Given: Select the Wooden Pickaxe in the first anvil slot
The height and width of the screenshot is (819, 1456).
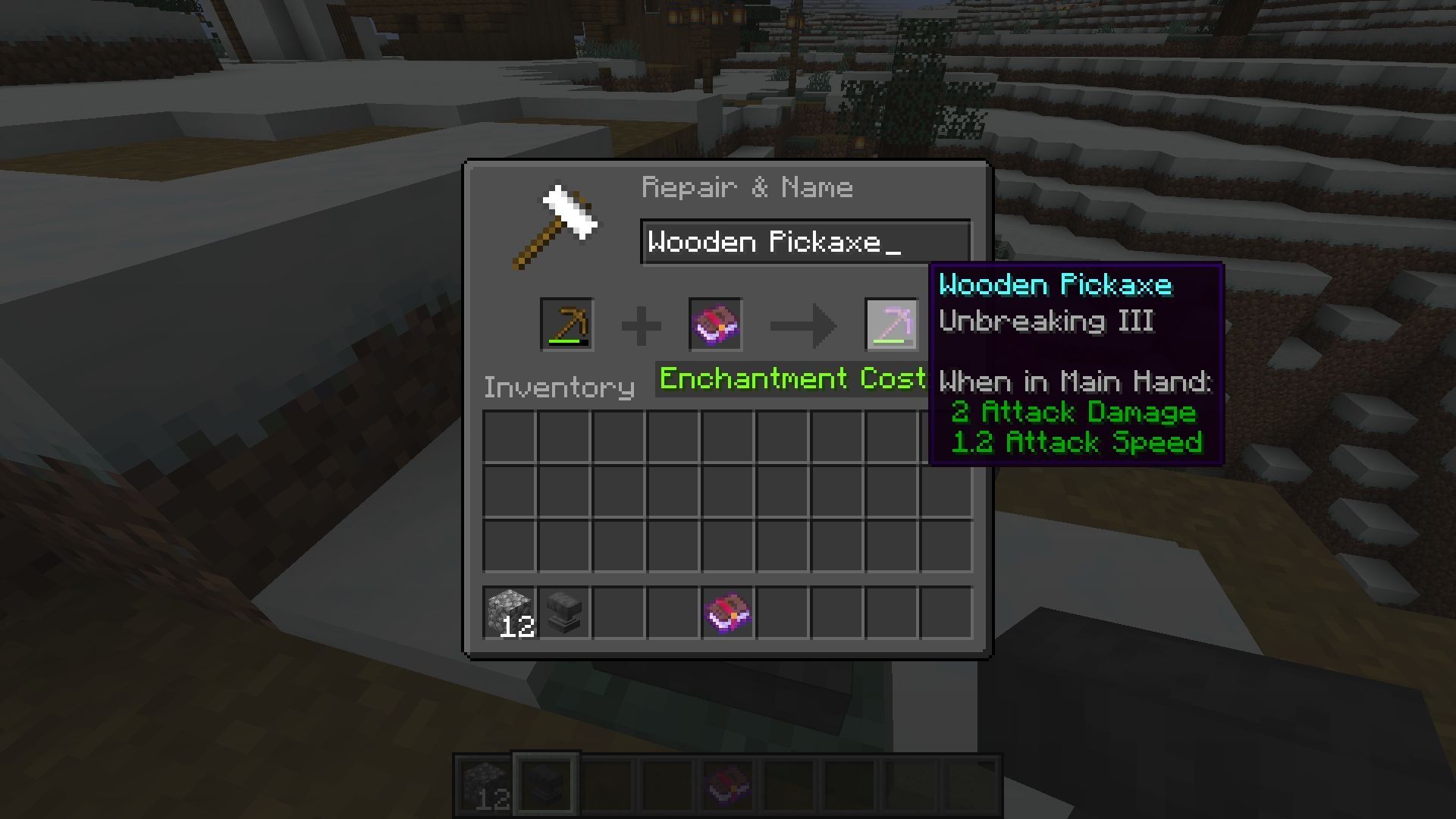Looking at the screenshot, I should (x=566, y=325).
